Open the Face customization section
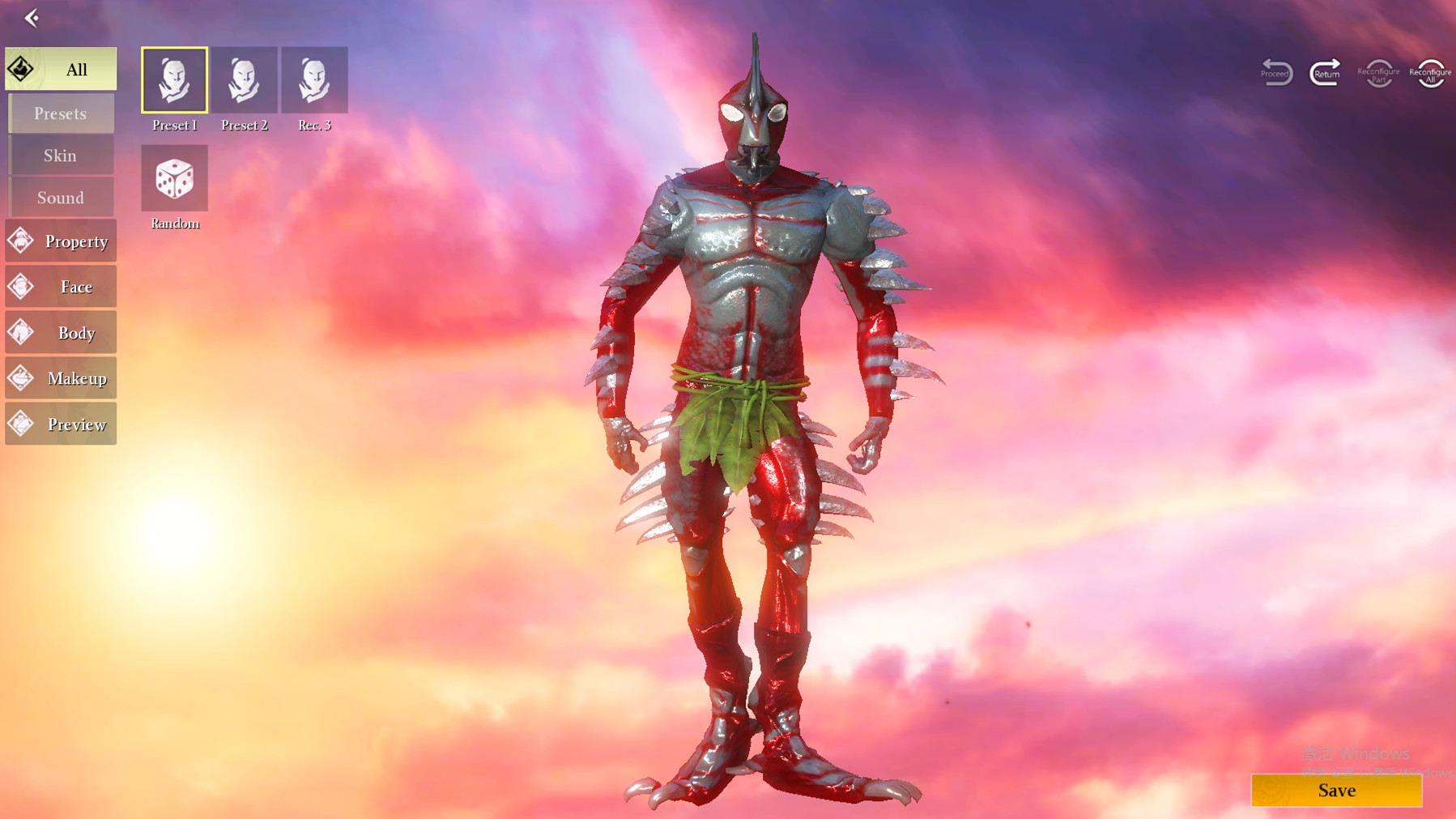 tap(61, 286)
